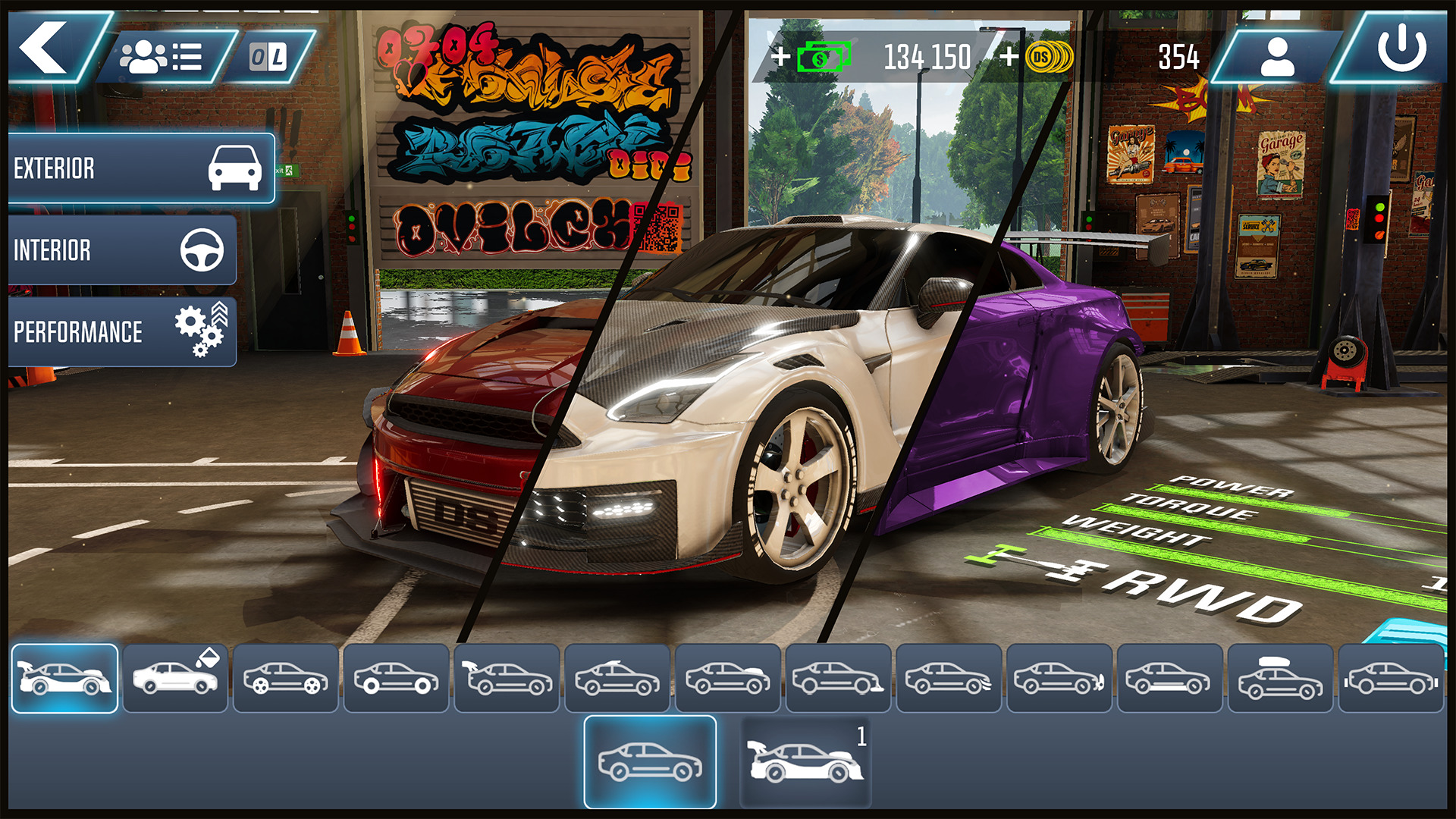Select the modified car tab with badge 1

(806, 758)
